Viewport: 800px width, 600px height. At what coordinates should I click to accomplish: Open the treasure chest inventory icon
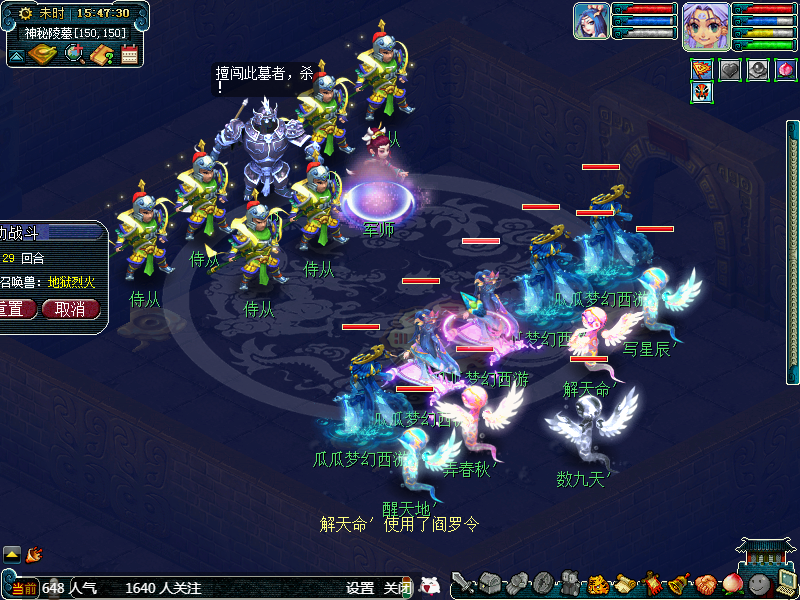(x=490, y=584)
